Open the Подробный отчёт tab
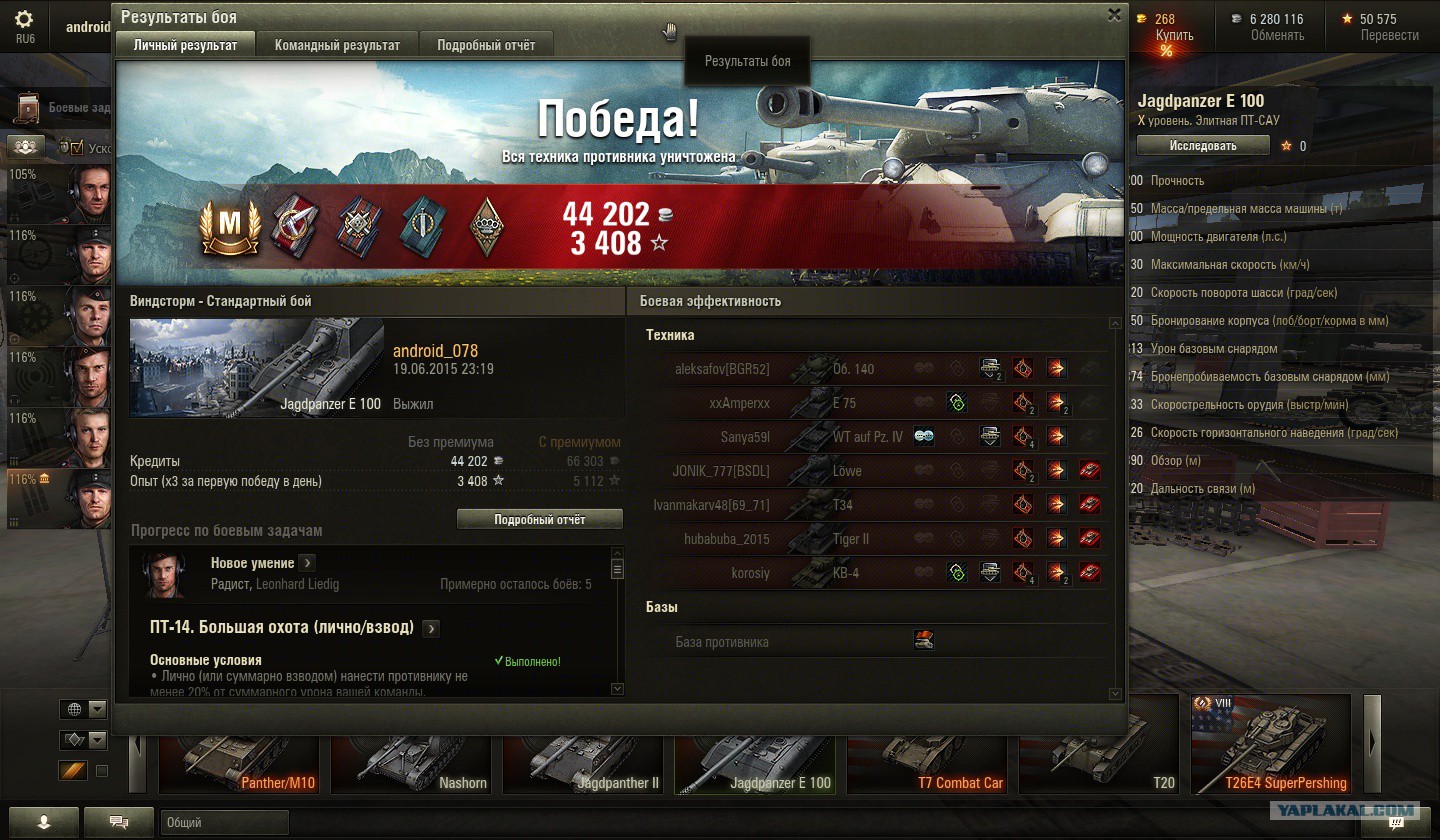 tap(486, 45)
